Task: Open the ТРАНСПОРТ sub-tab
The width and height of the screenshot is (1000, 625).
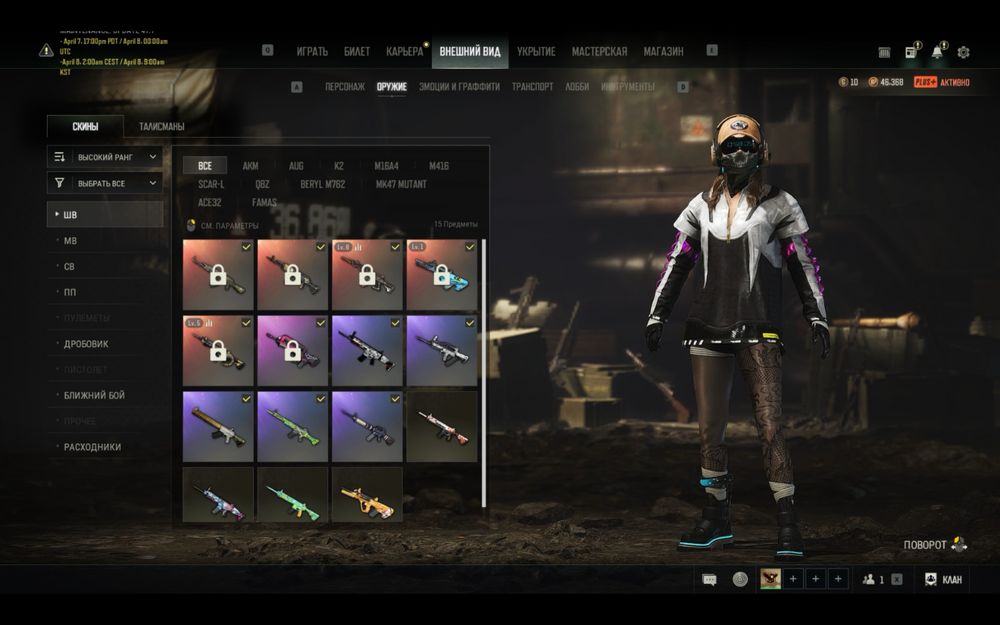Action: [532, 87]
